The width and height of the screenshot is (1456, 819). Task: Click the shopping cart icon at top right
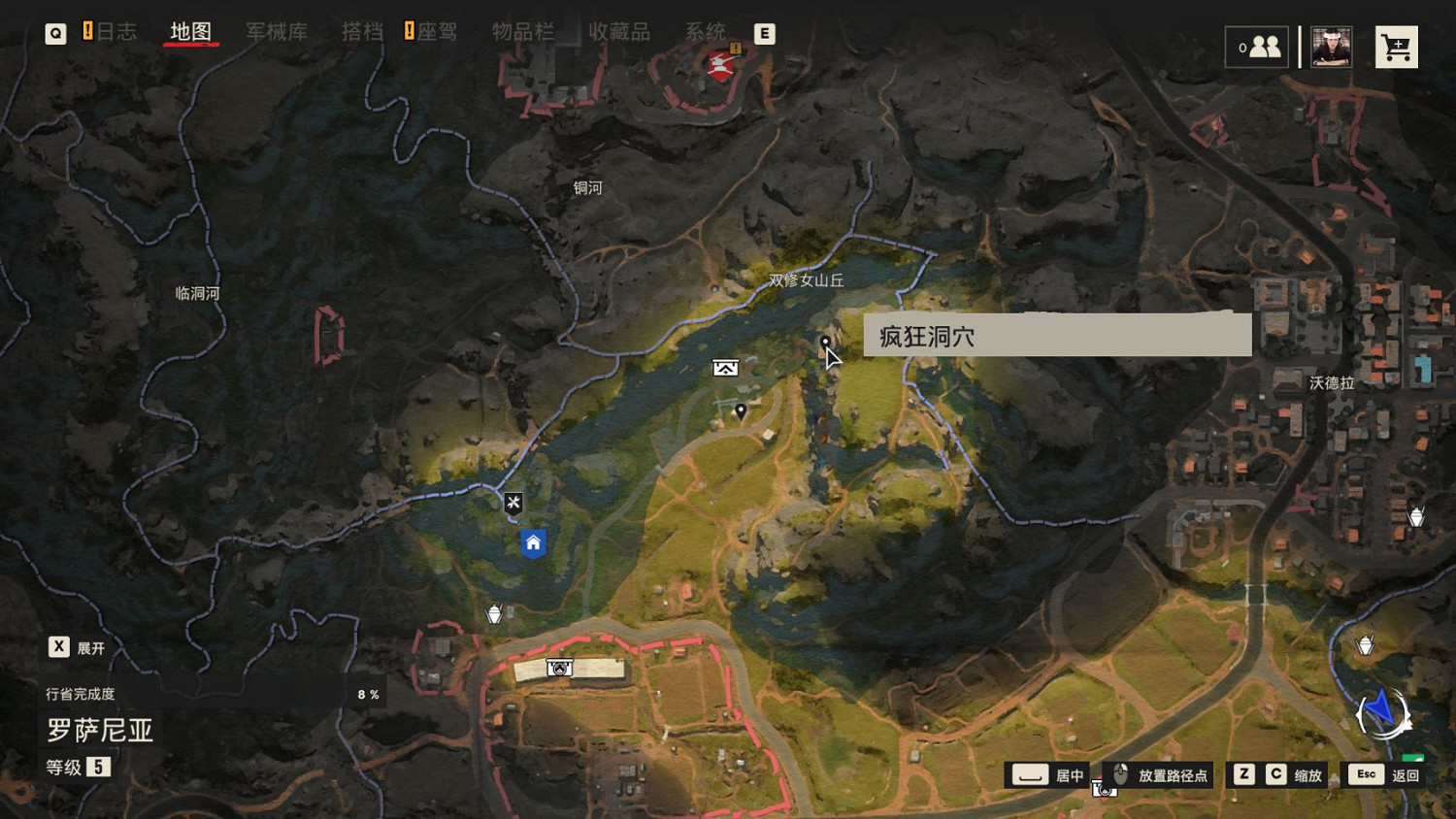tap(1396, 46)
